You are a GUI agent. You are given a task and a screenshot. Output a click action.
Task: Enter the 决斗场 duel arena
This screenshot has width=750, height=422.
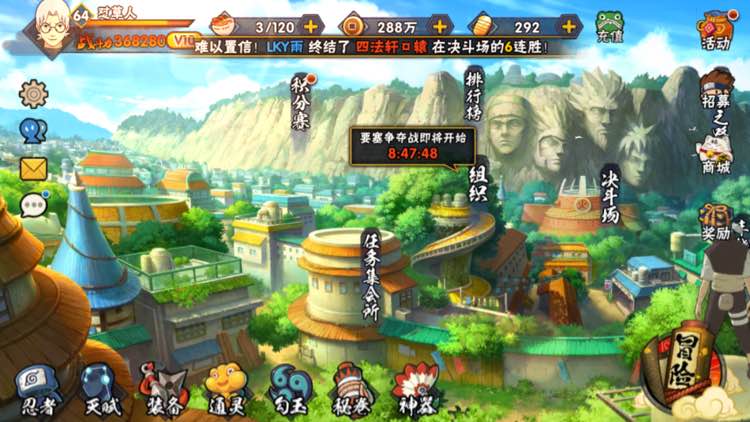click(607, 195)
